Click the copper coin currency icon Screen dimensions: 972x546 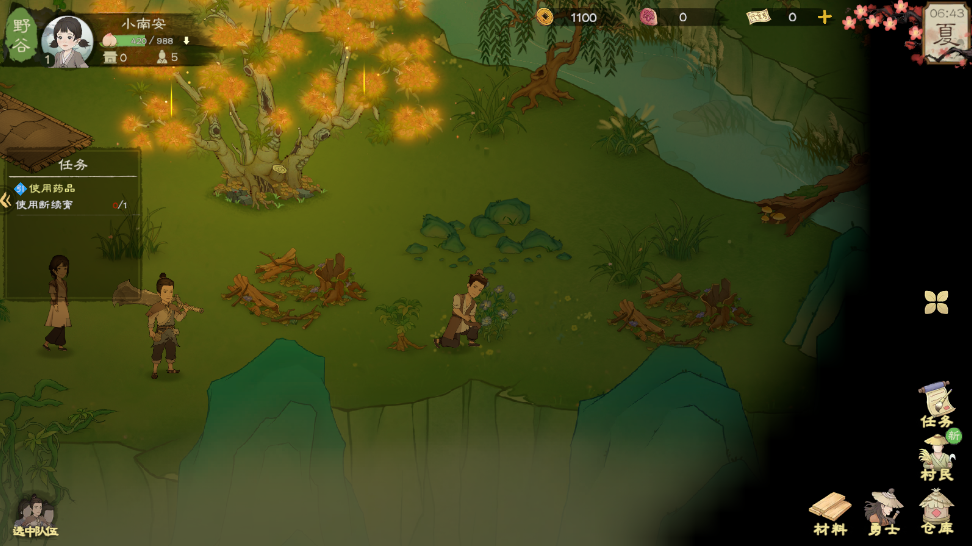tap(545, 17)
